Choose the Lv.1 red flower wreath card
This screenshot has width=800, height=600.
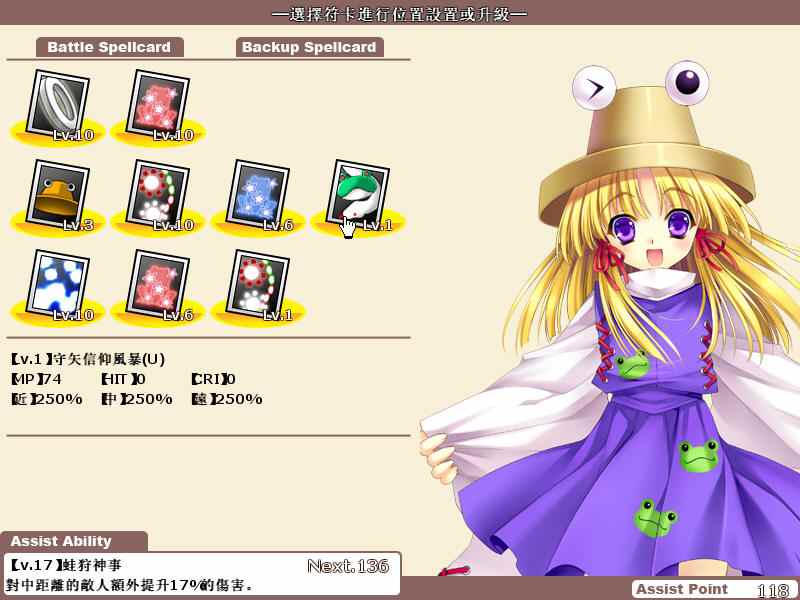point(259,285)
